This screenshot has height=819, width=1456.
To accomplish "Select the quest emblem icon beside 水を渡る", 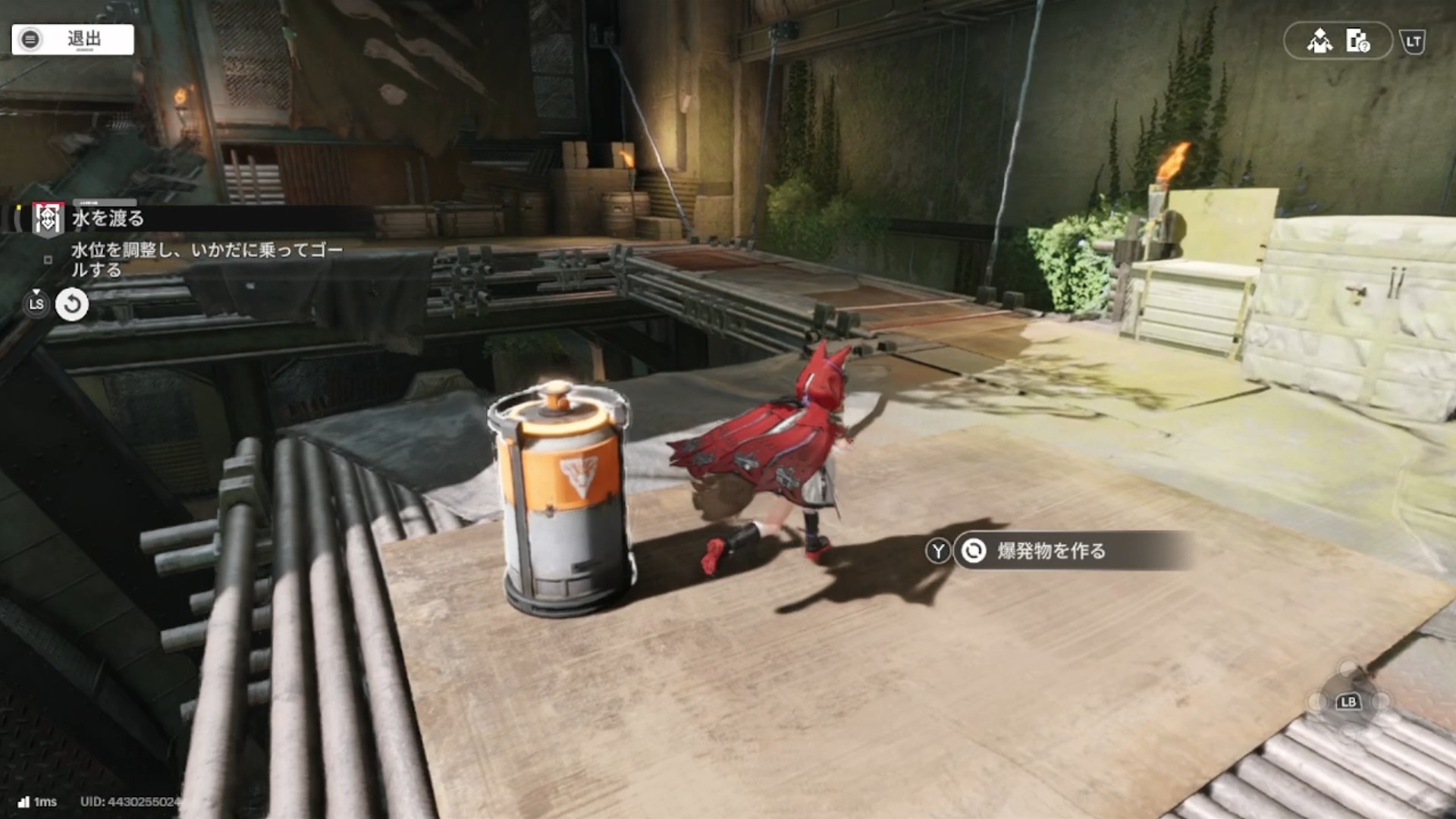I will click(47, 219).
